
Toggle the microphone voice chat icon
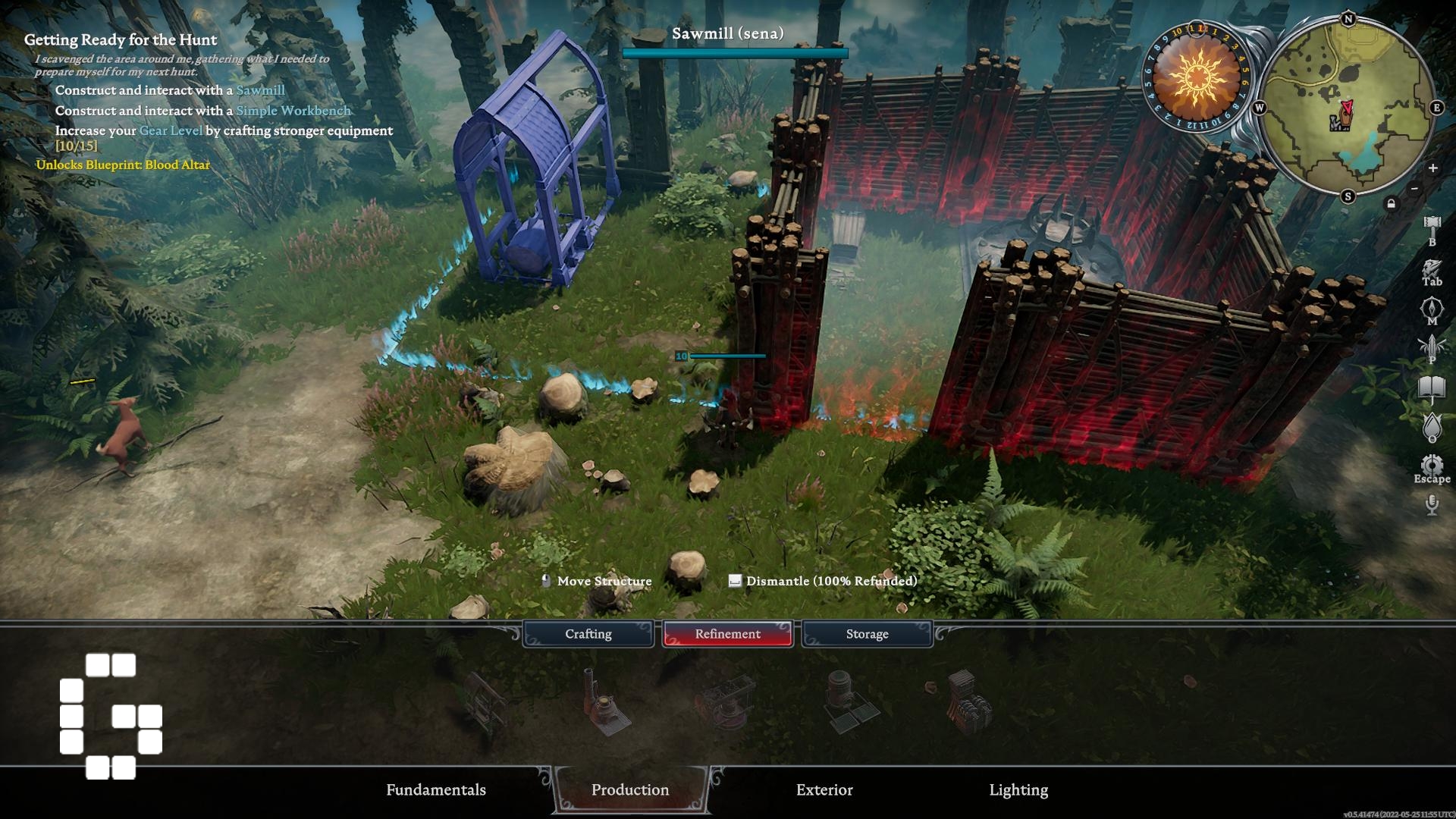pos(1432,504)
